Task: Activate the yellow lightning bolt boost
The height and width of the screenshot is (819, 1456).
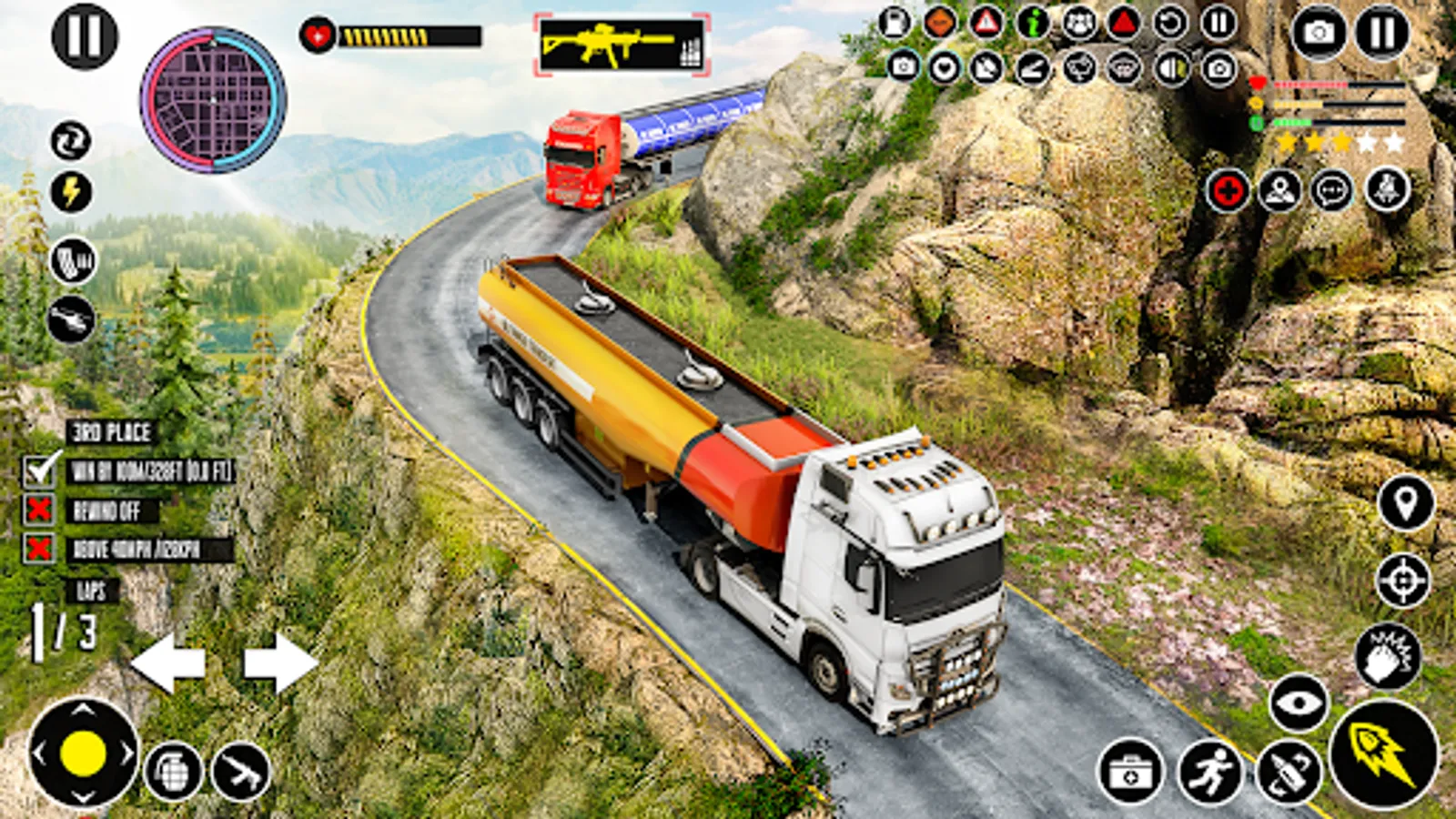Action: click(x=71, y=192)
